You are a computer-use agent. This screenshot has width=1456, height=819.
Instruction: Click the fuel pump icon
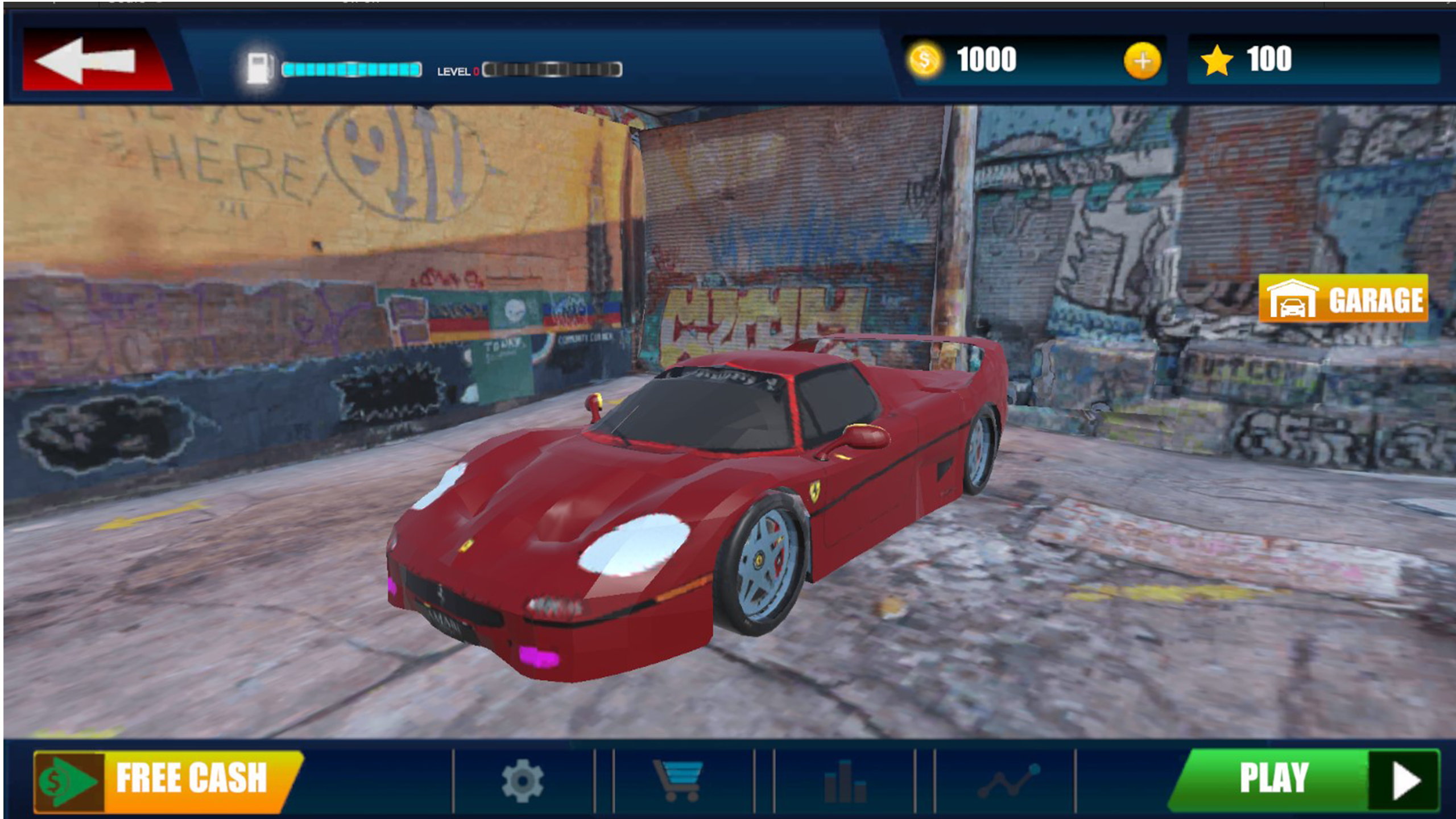coord(259,67)
